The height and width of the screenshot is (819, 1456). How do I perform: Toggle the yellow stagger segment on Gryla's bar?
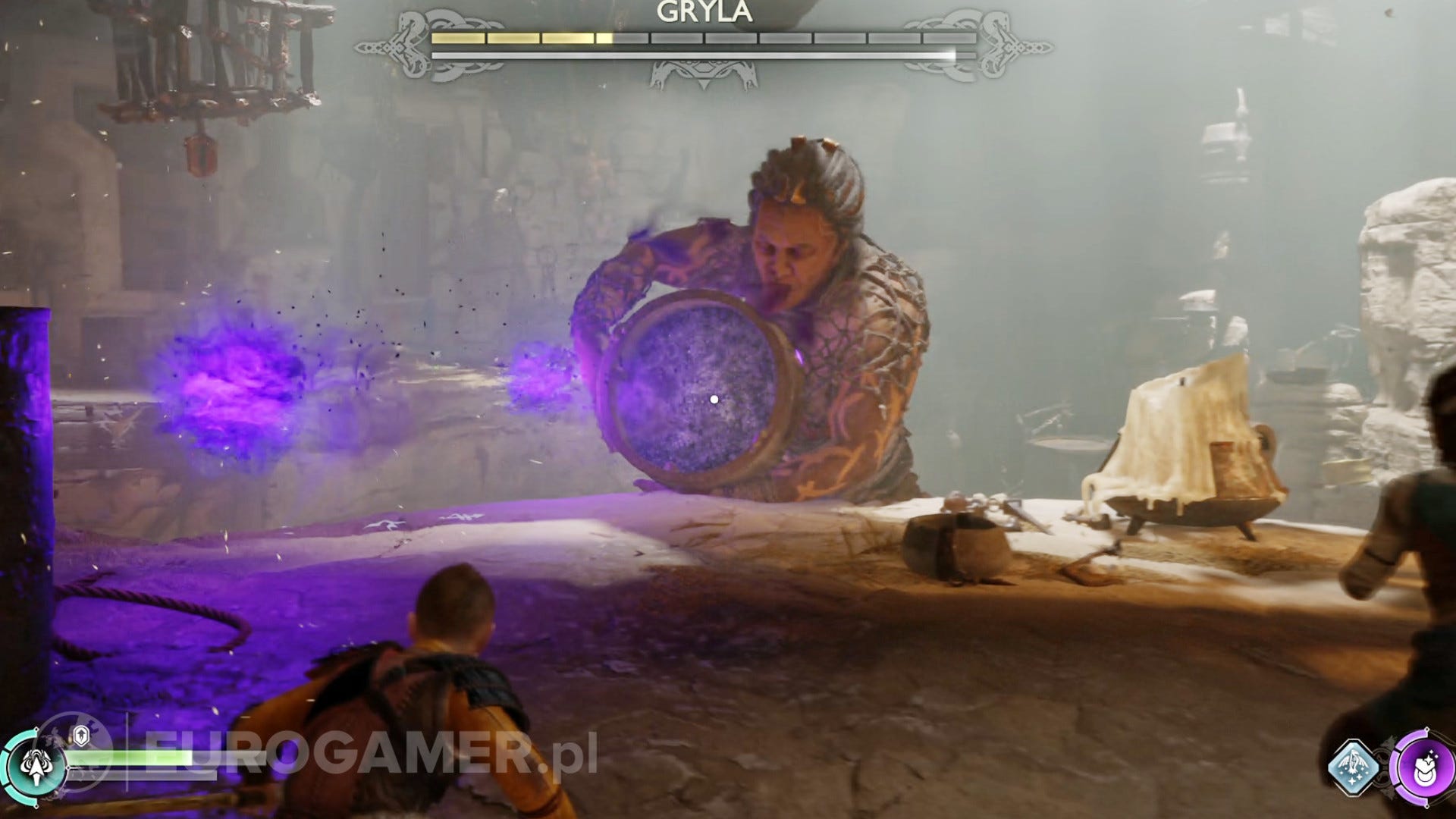pyautogui.click(x=516, y=36)
